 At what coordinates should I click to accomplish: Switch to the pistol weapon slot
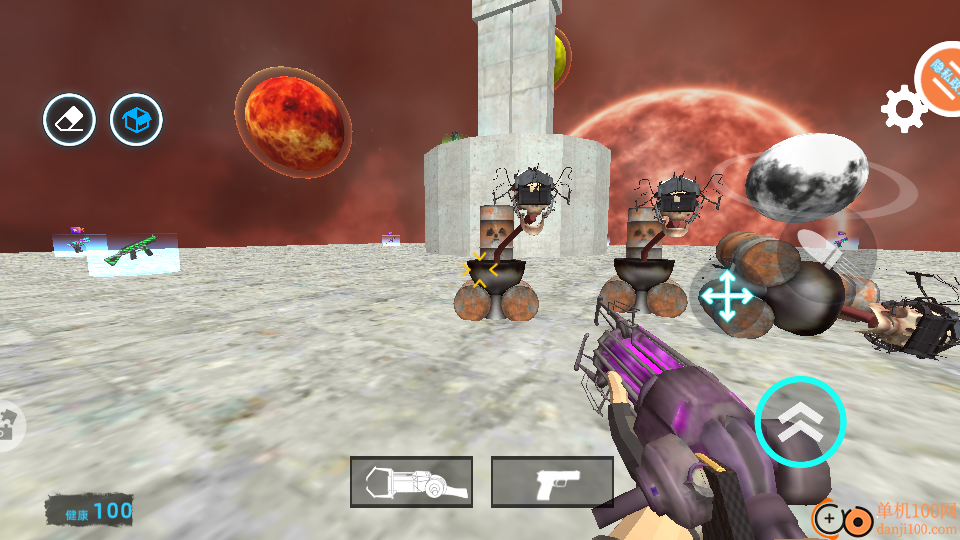(552, 482)
